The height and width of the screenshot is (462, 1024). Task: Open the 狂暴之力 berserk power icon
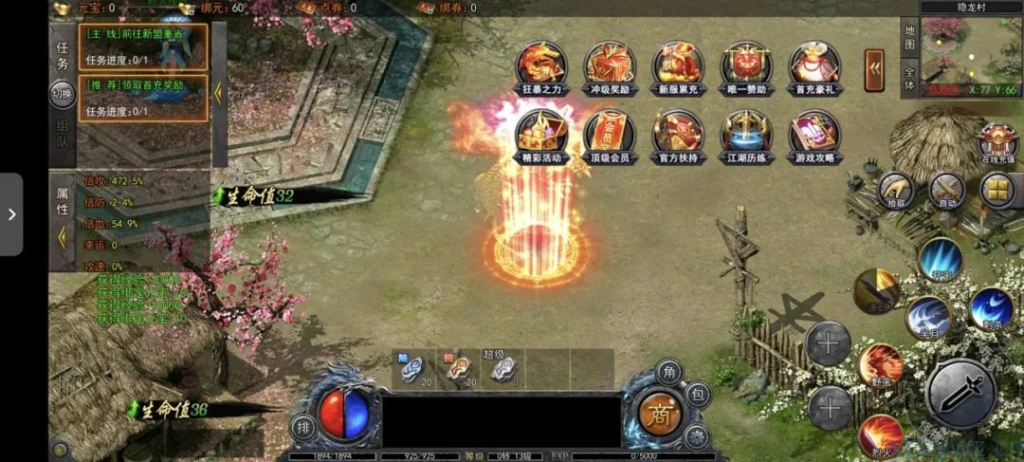point(541,64)
